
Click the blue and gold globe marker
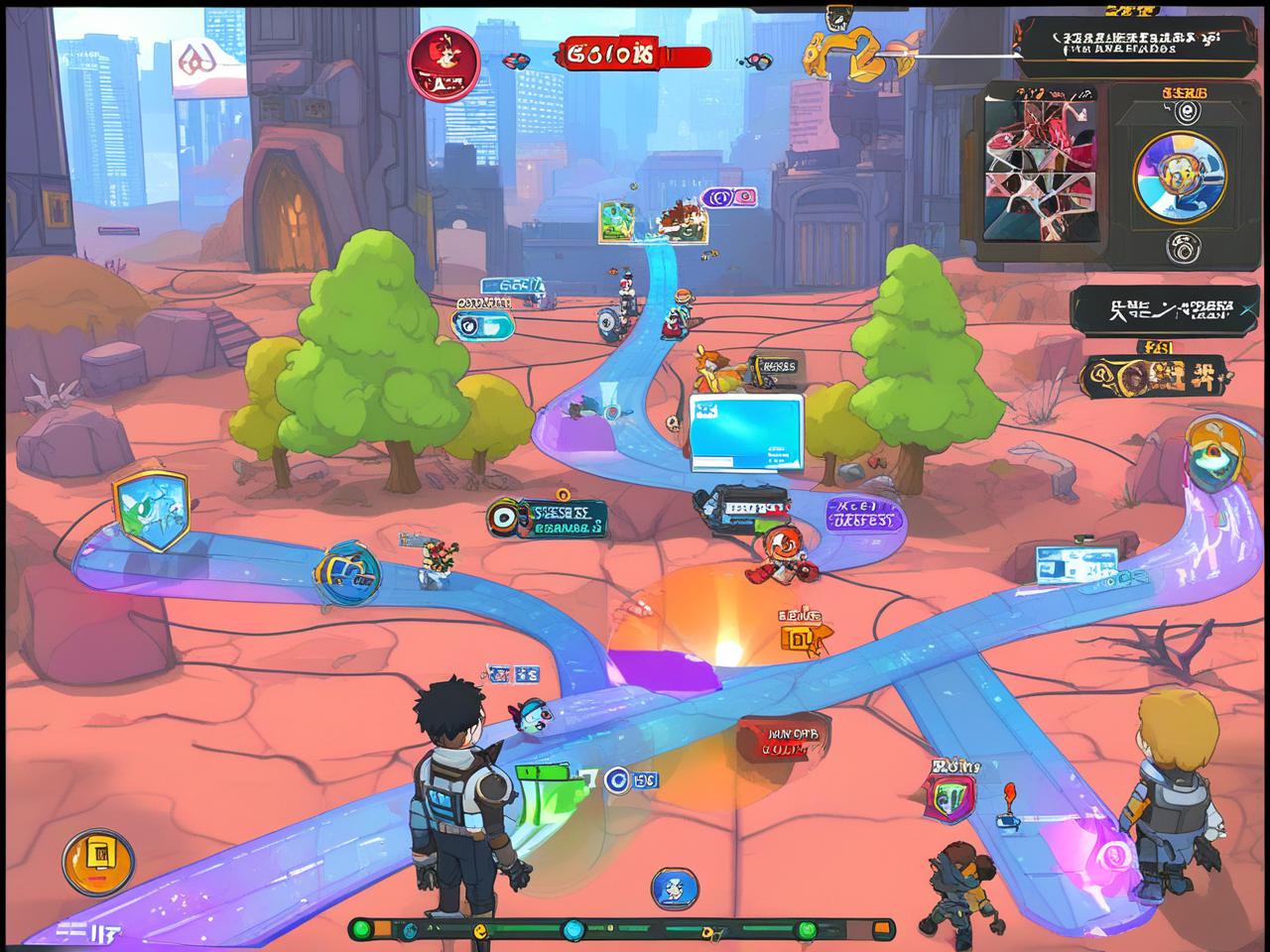coord(346,572)
